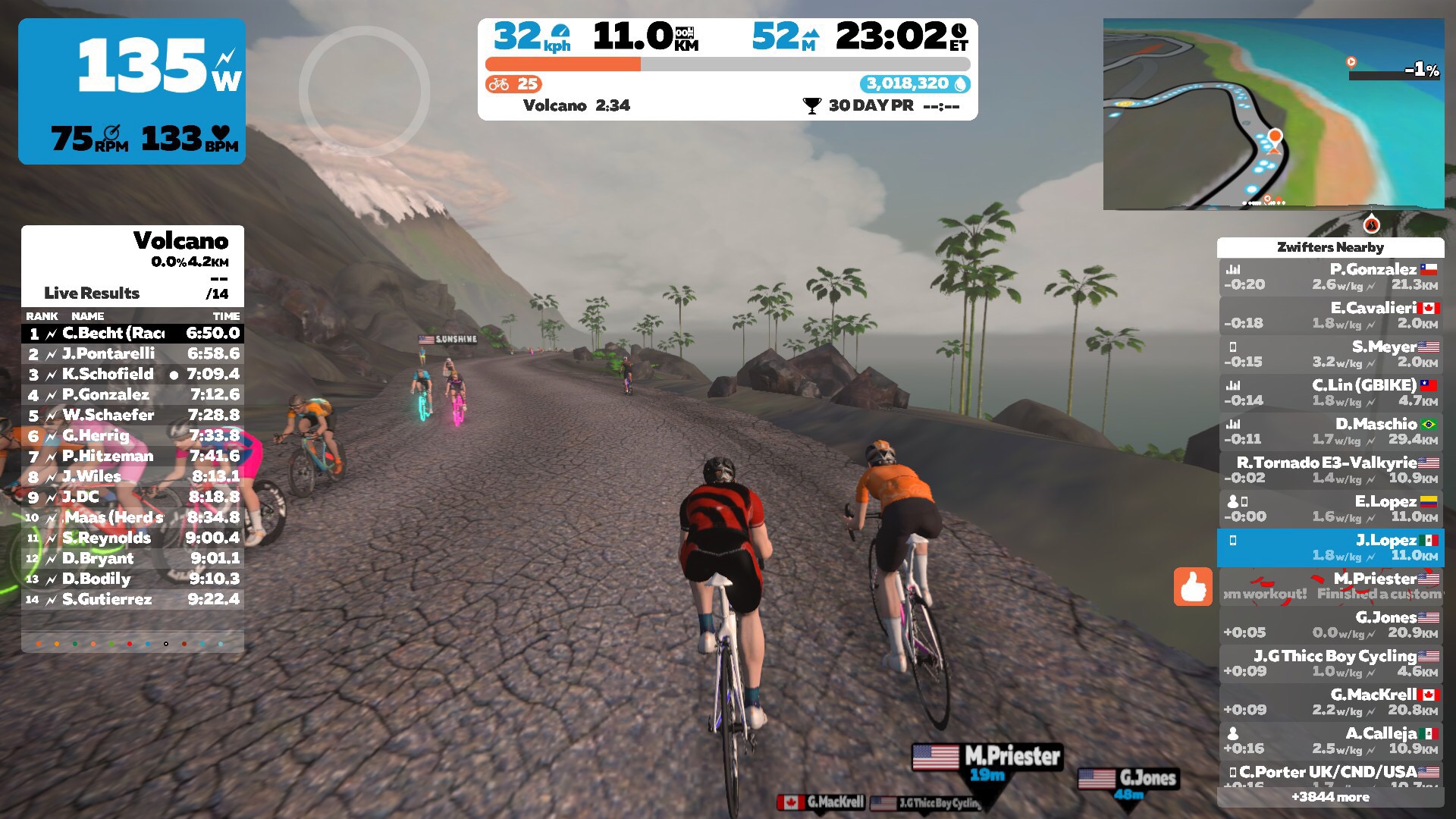
Task: Give a Ride On with the thumbs-up button
Action: 1193,586
